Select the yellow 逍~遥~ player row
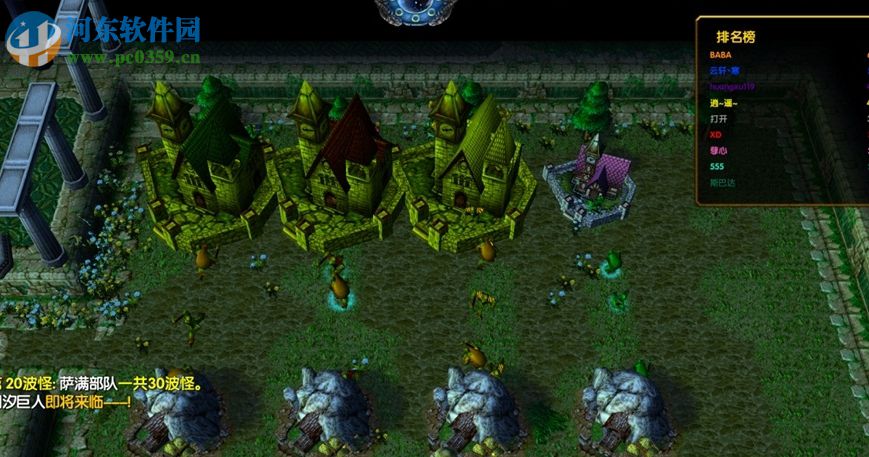 (x=723, y=103)
